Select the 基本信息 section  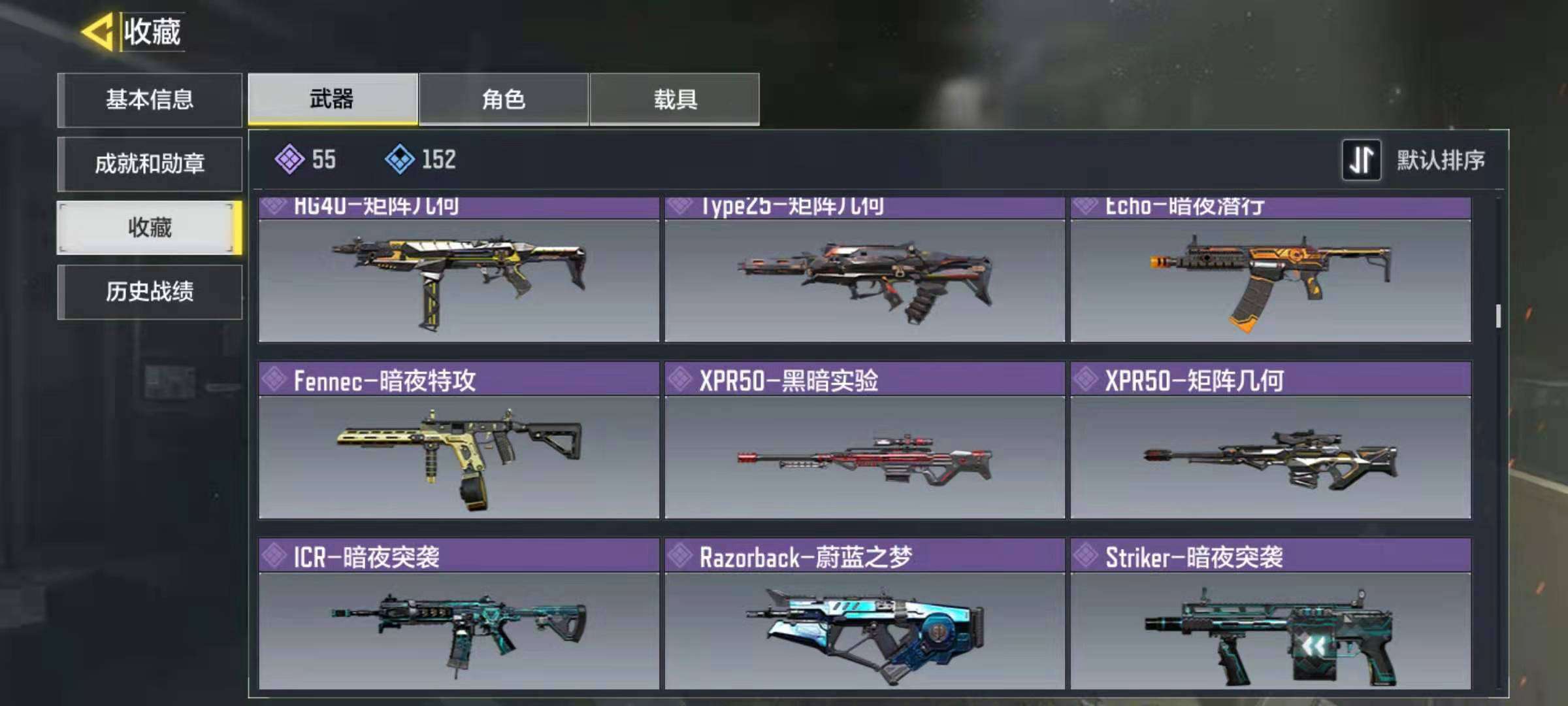(x=149, y=99)
